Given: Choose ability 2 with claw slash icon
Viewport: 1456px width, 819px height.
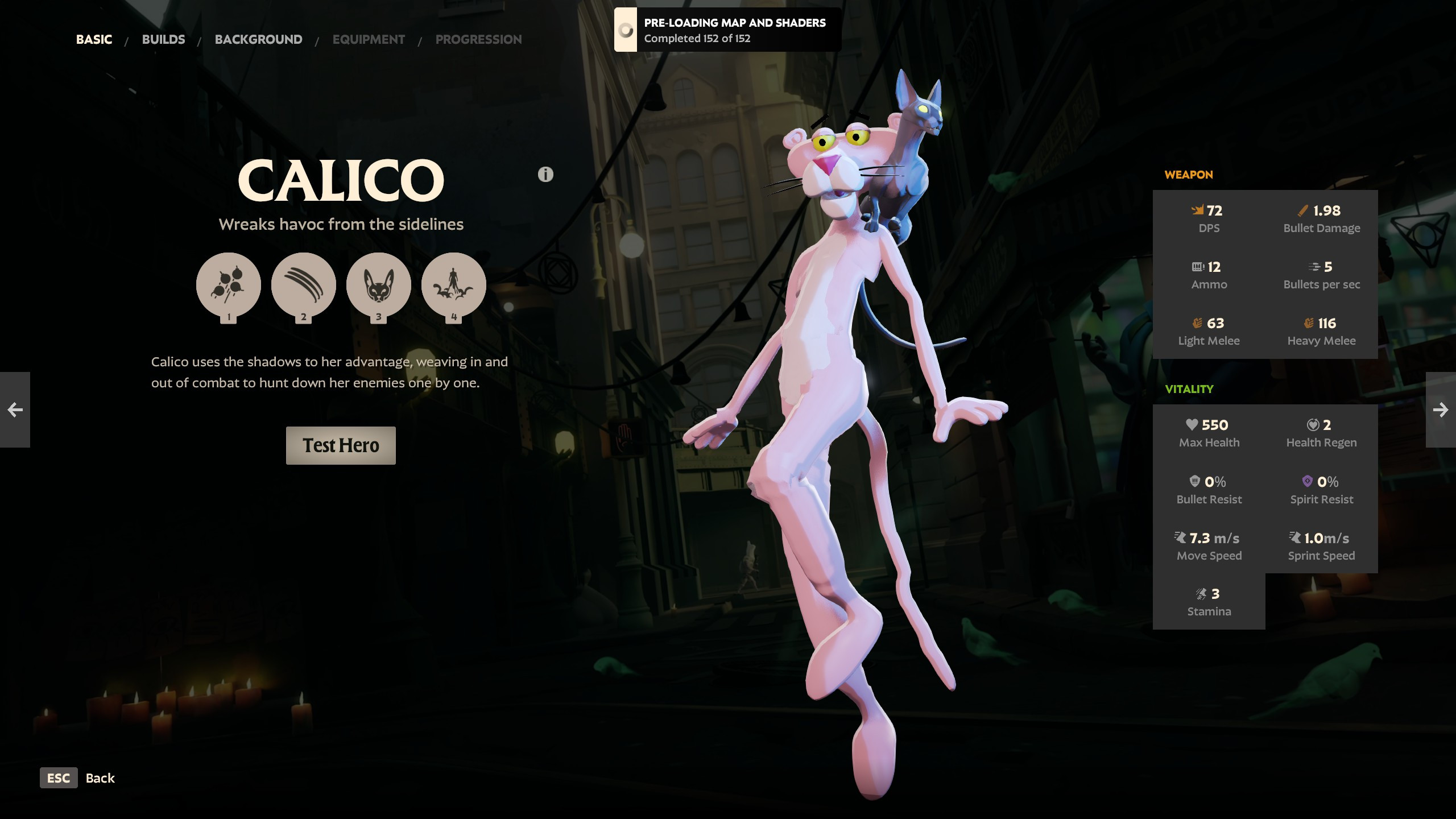Looking at the screenshot, I should 304,285.
